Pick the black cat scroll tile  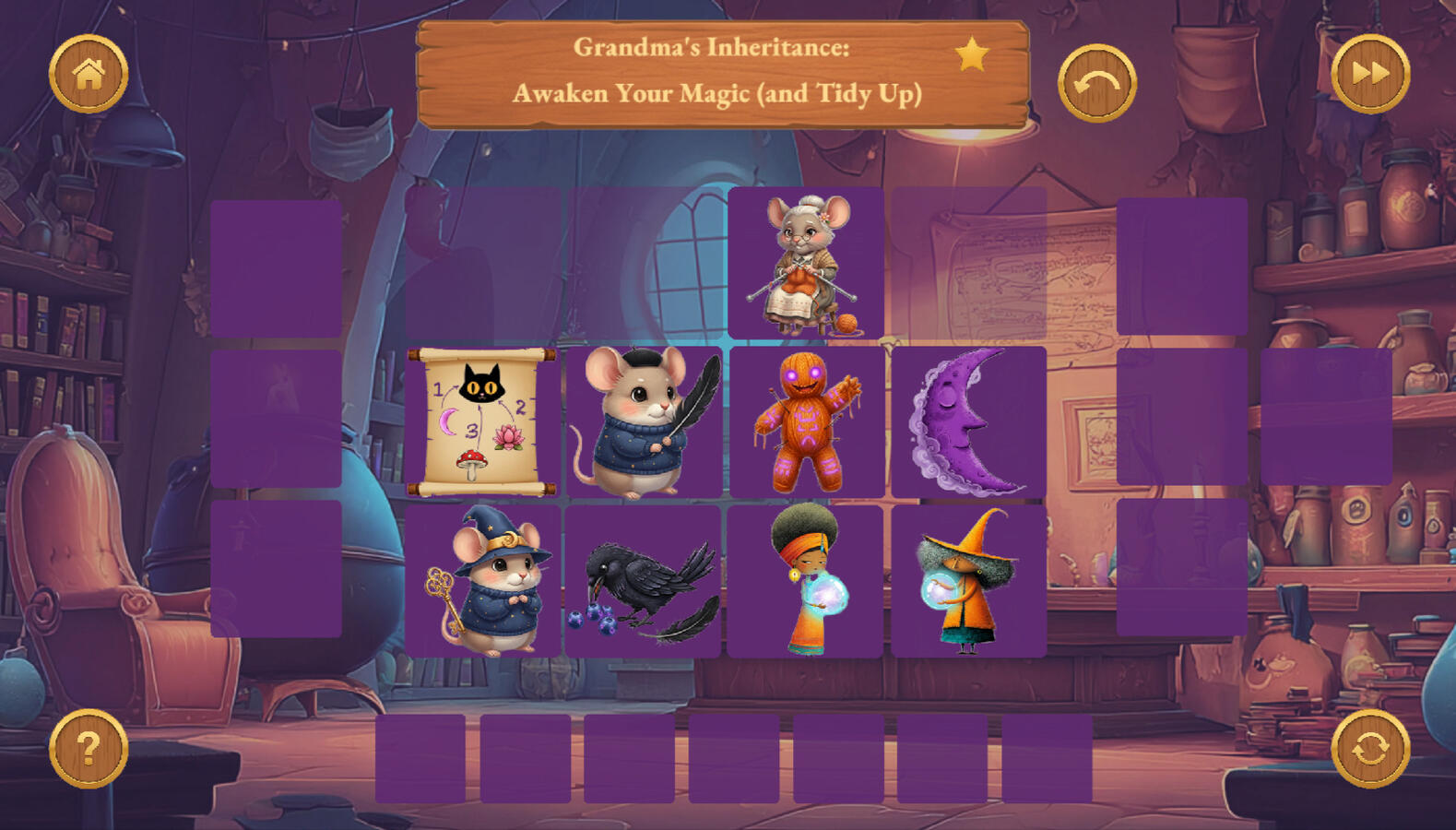[482, 421]
